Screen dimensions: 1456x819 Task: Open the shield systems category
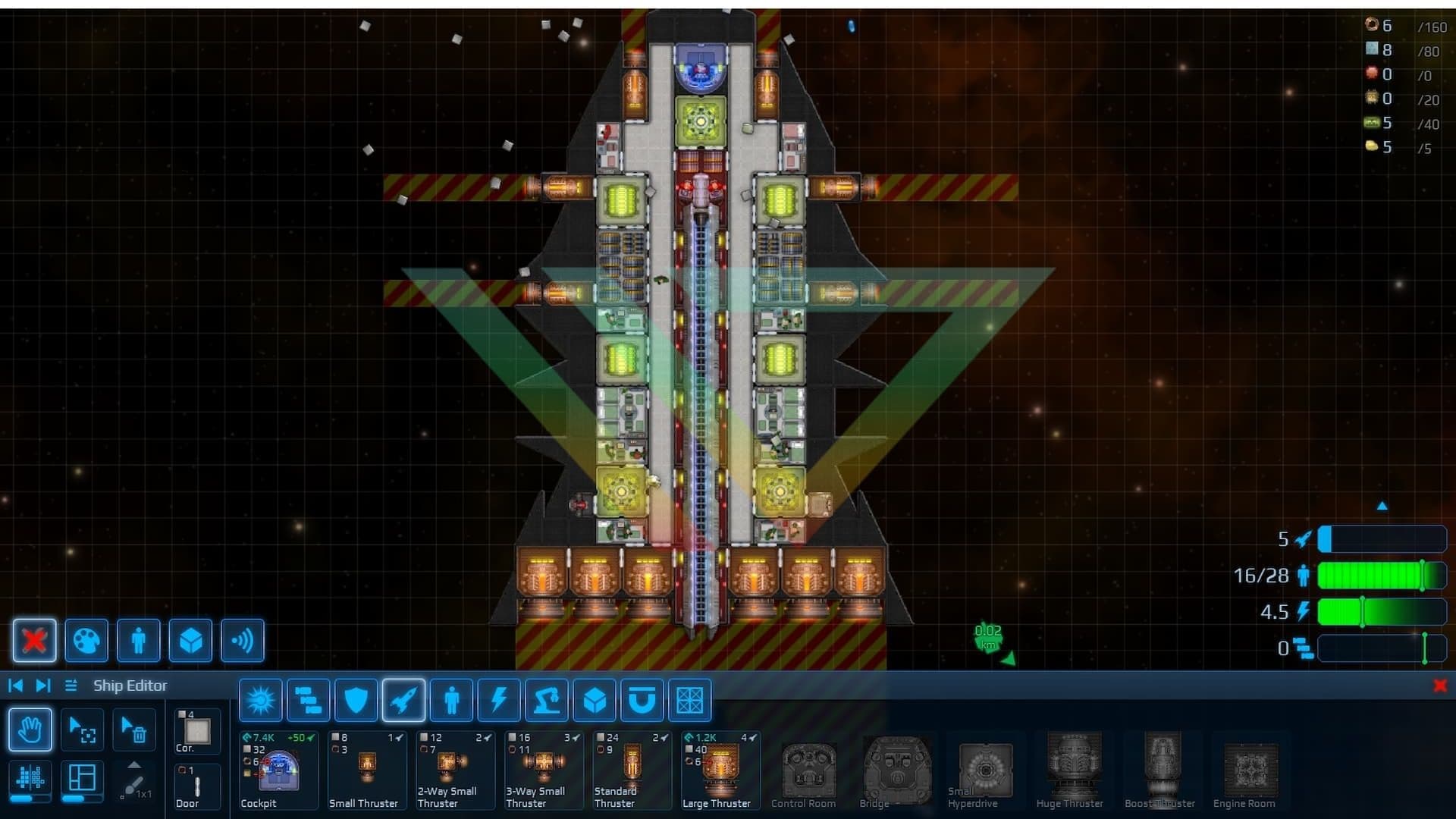click(356, 700)
